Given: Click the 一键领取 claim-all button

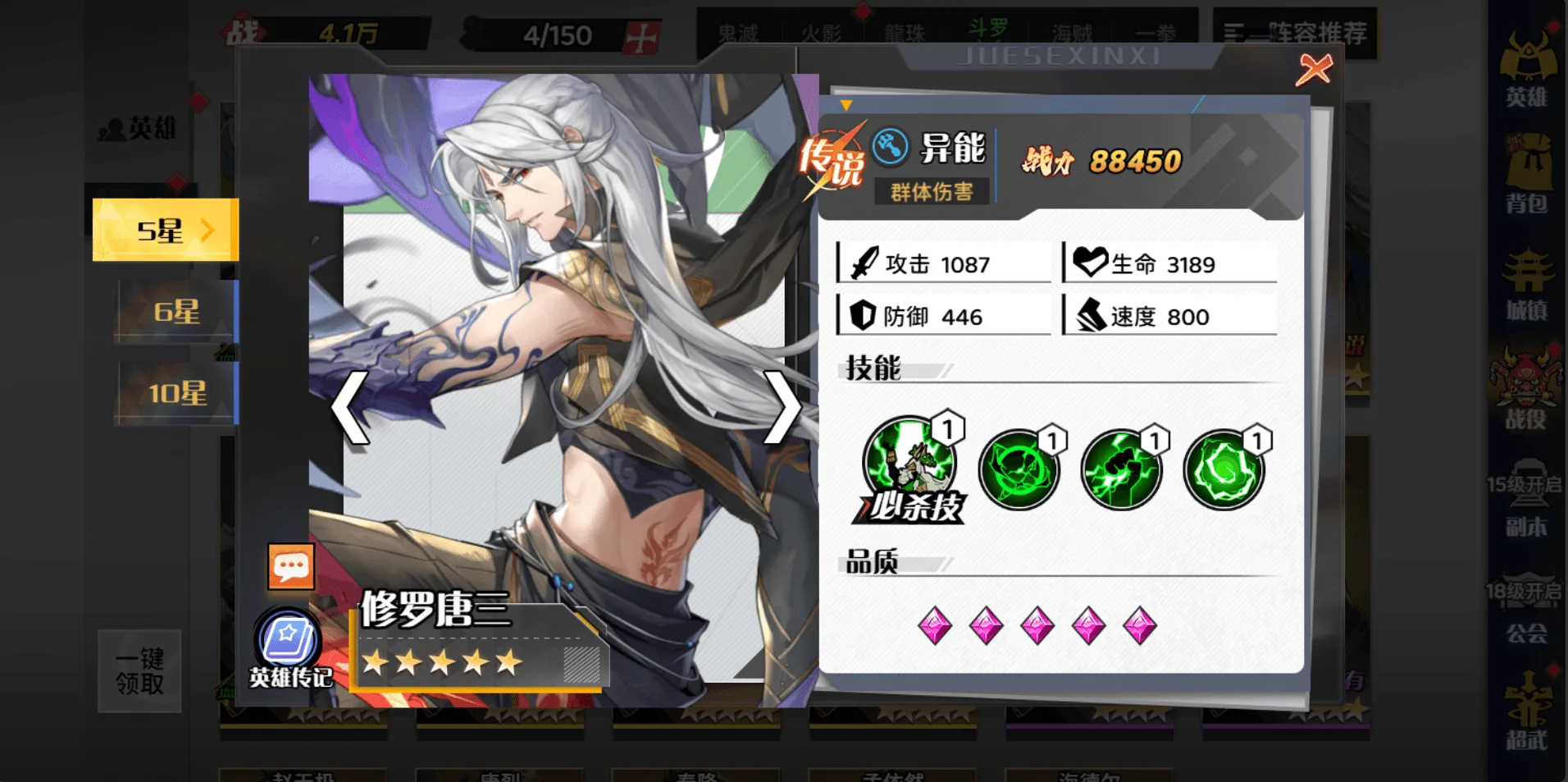Looking at the screenshot, I should (139, 671).
